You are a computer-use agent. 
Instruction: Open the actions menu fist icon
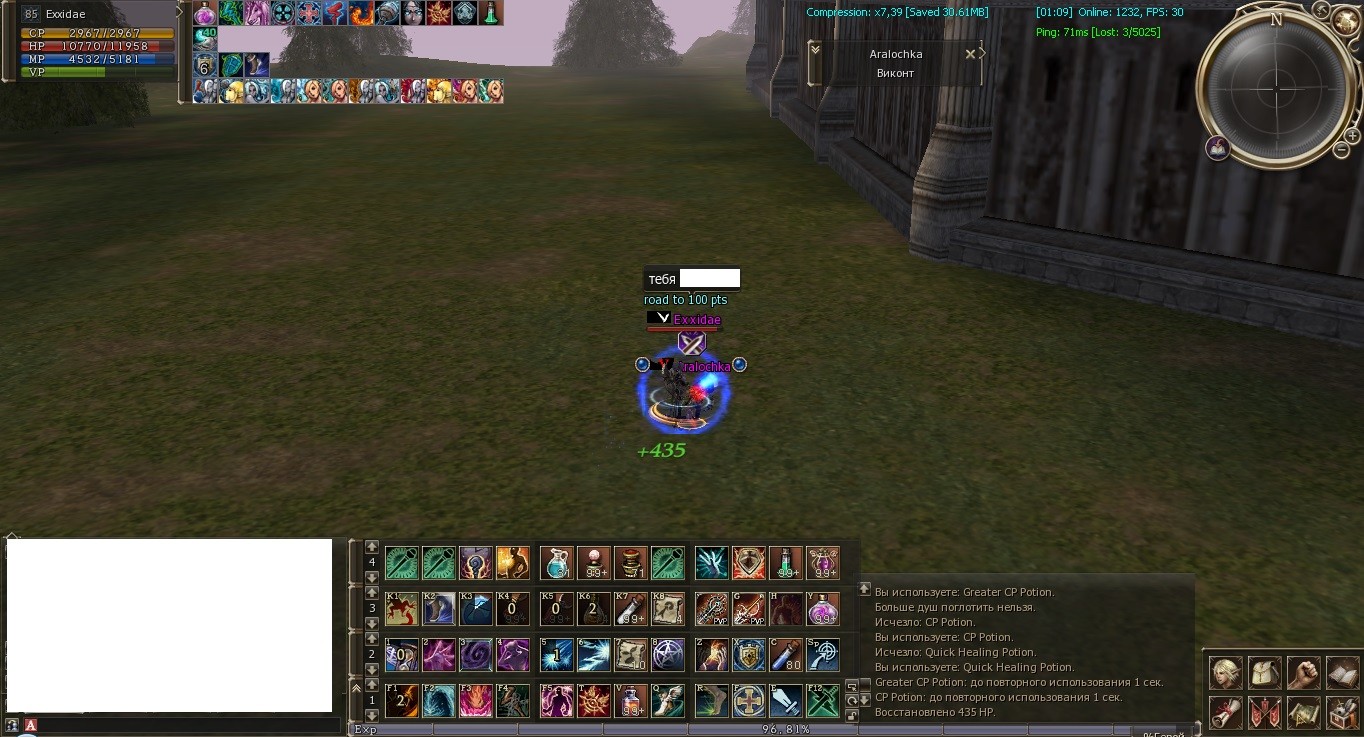click(x=1302, y=673)
